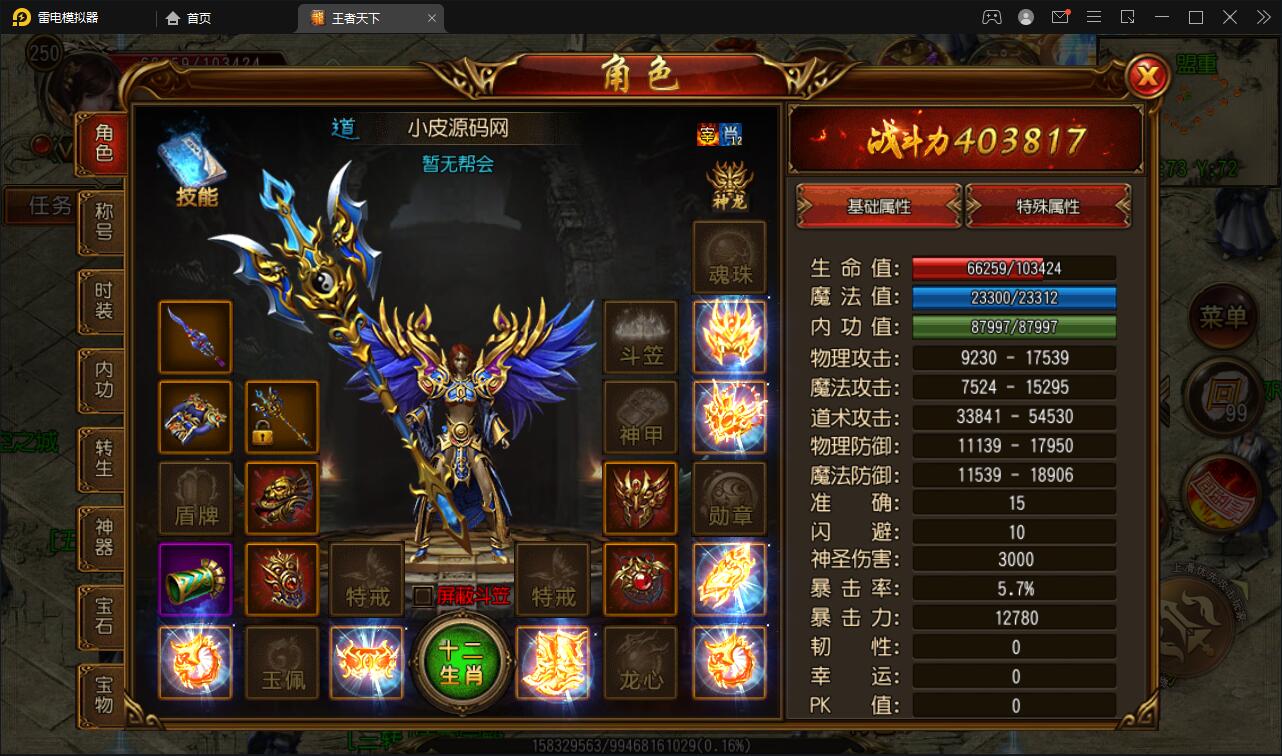View the 基础属性 attributes panel

pos(878,205)
